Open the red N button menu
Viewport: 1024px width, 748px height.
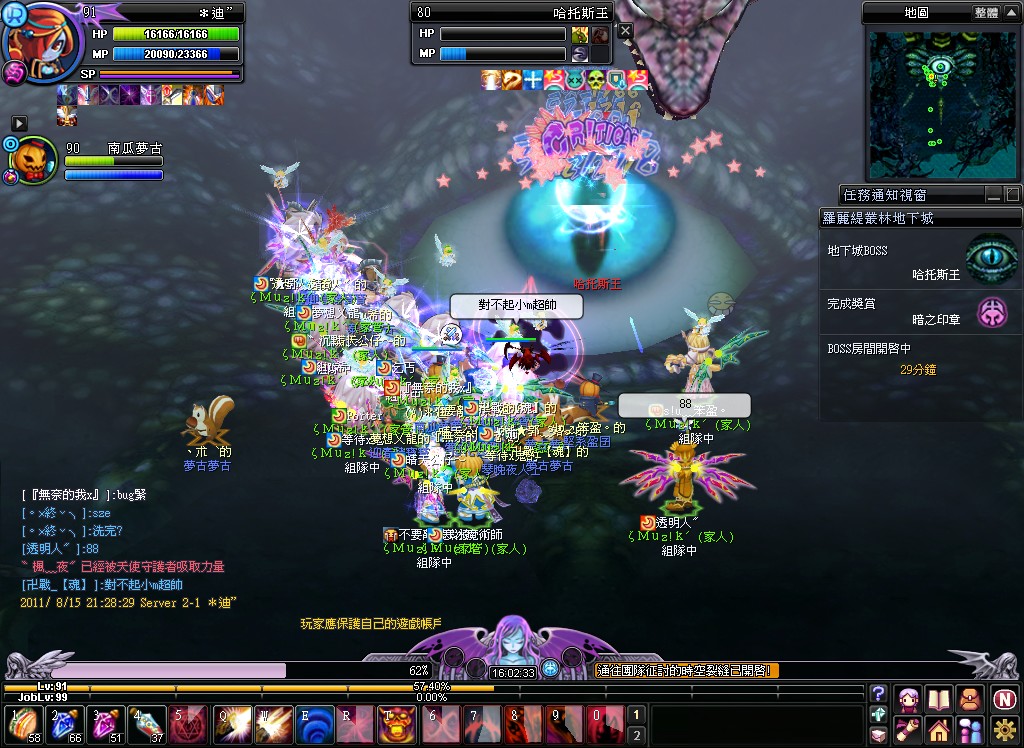1004,698
